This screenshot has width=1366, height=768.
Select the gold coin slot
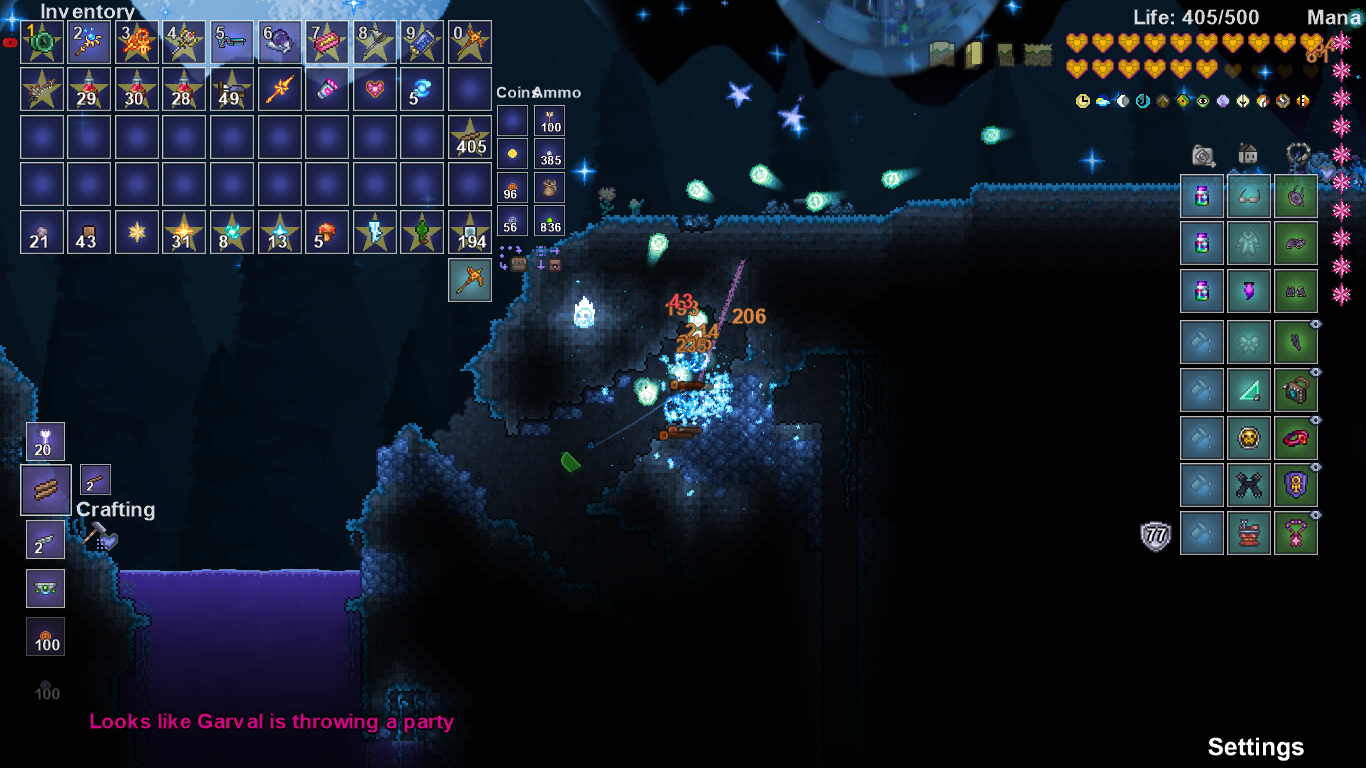(x=513, y=154)
